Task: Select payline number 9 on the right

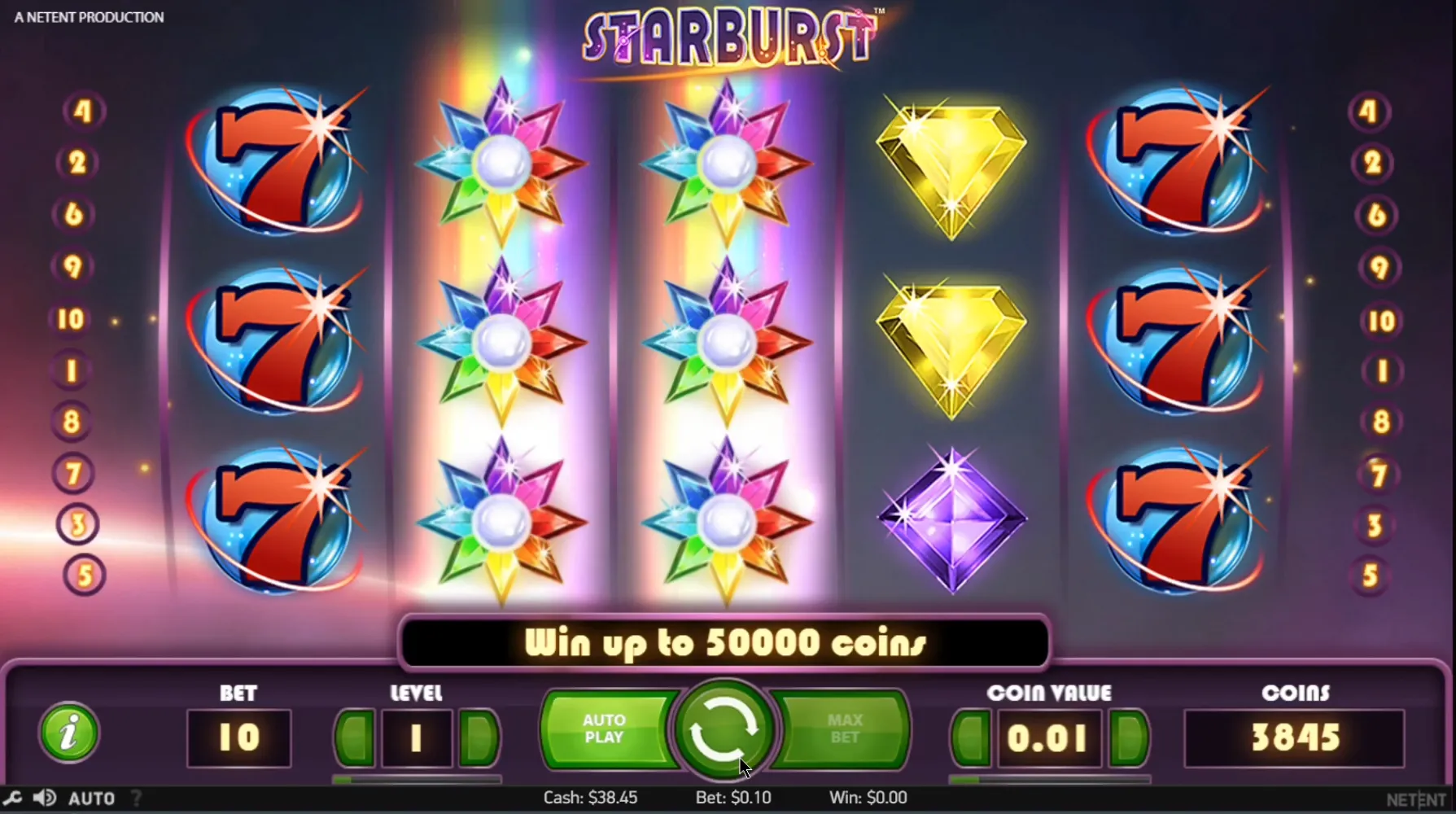Action: coord(1378,268)
